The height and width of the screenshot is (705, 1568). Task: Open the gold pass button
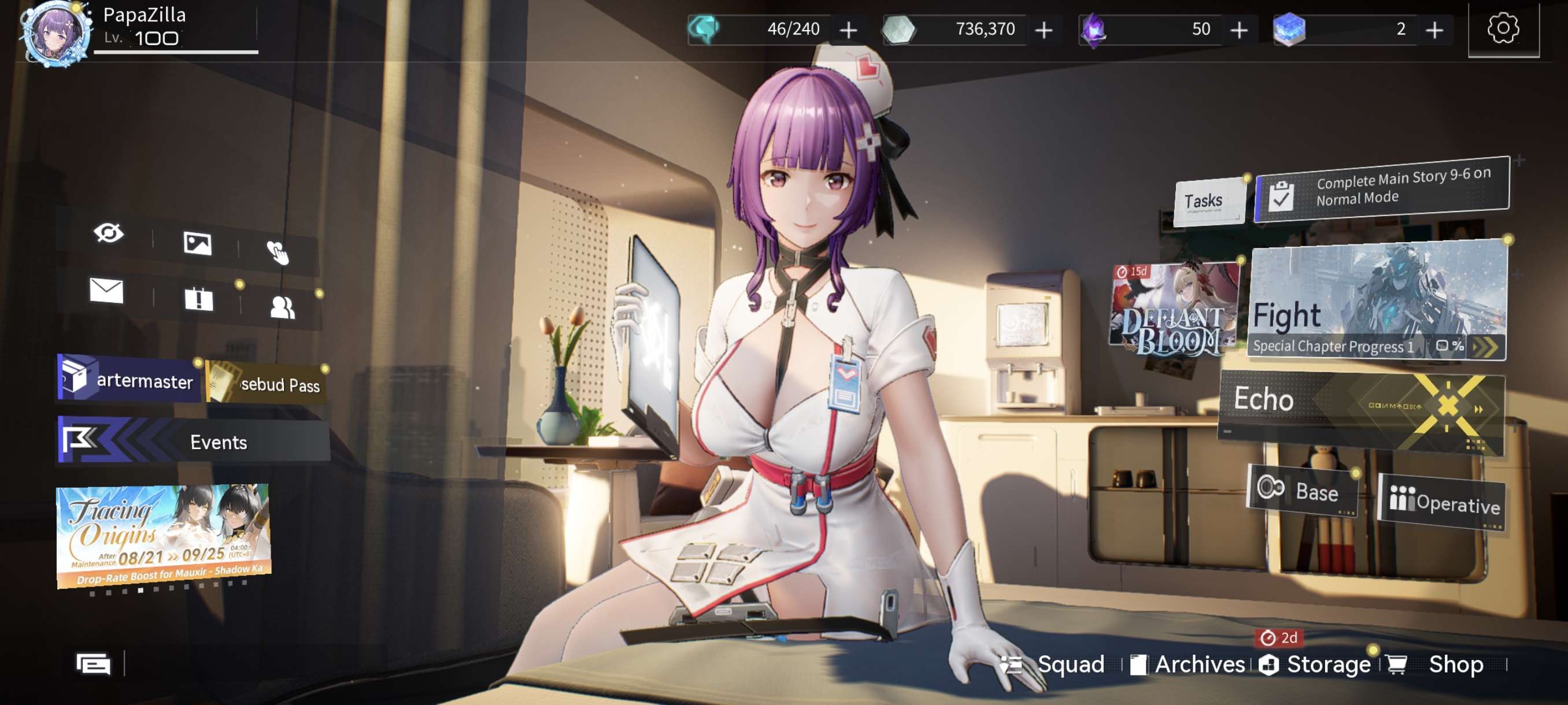[x=267, y=383]
